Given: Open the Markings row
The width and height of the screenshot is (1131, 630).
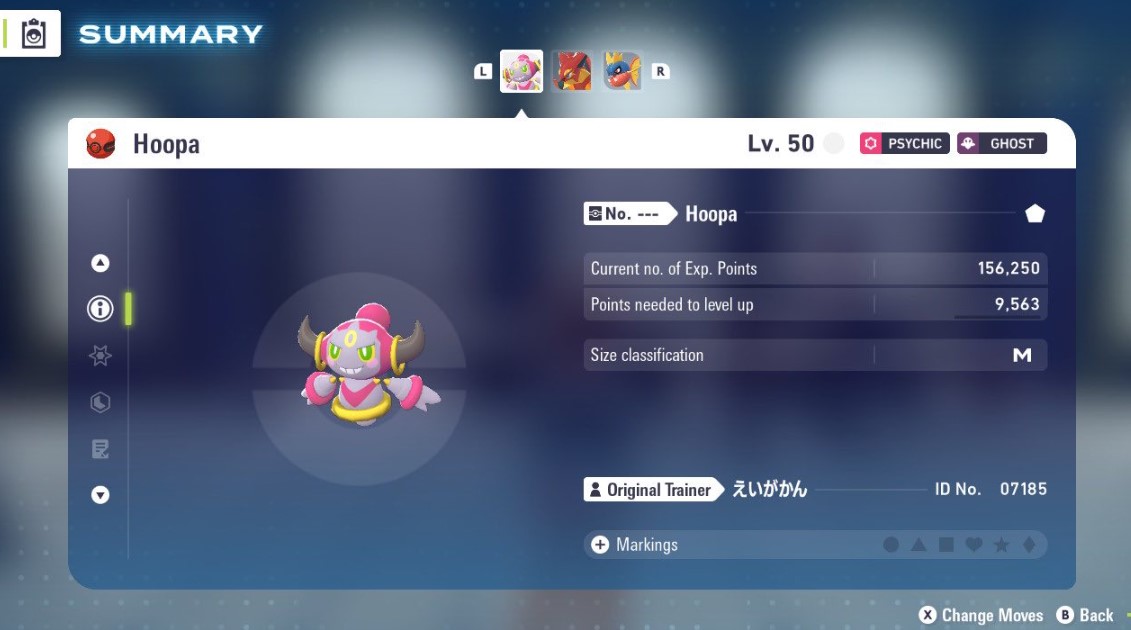Looking at the screenshot, I should click(x=647, y=545).
